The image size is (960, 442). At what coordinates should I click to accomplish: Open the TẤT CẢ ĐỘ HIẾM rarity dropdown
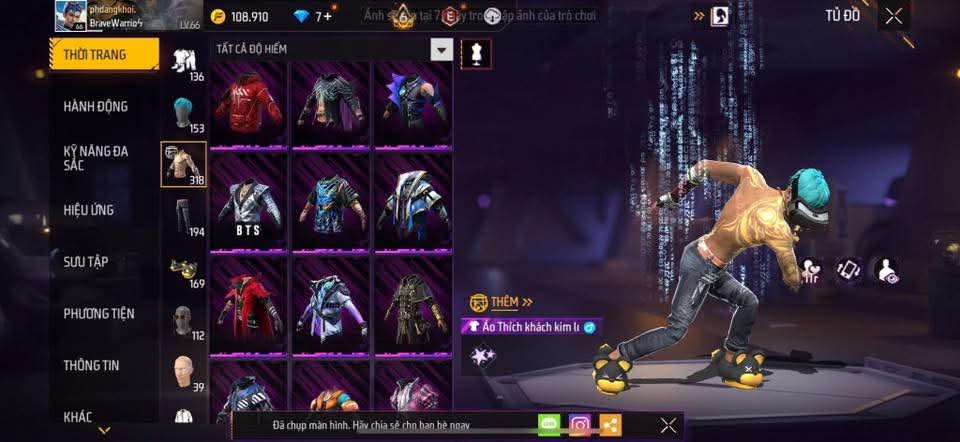[441, 49]
